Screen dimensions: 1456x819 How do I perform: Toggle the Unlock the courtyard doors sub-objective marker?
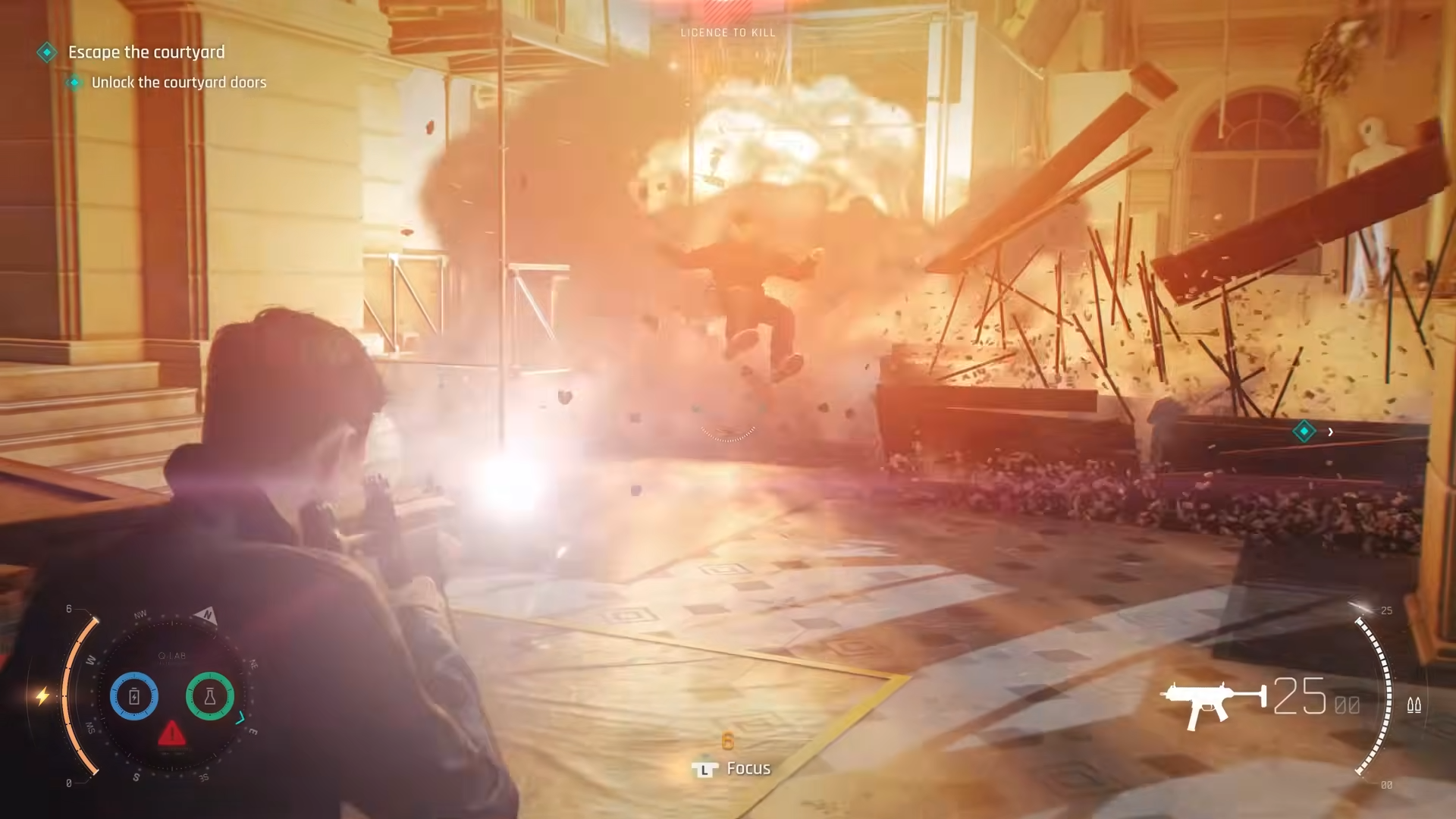[74, 83]
